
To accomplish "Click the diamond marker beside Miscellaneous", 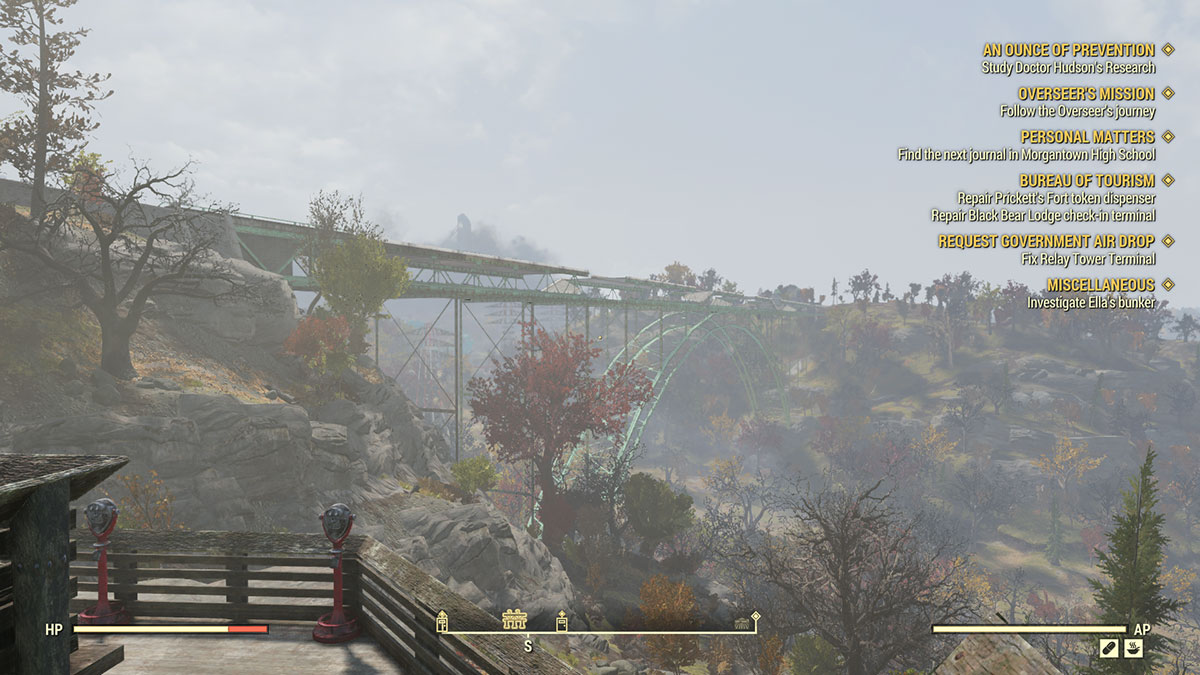I will click(1168, 285).
